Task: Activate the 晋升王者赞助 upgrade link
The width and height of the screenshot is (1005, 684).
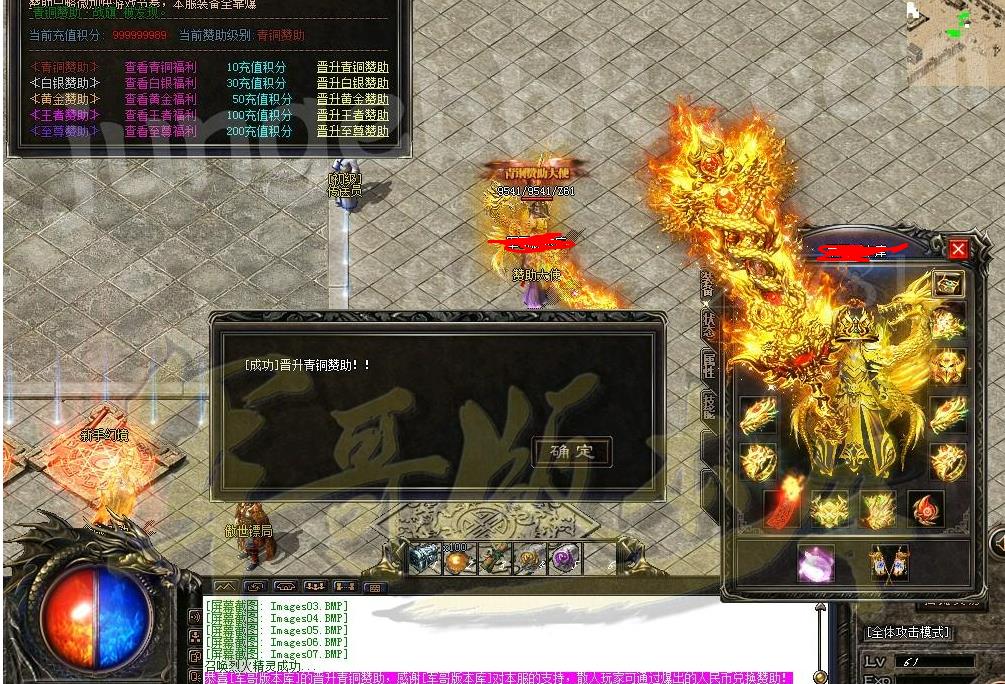Action: pos(352,116)
